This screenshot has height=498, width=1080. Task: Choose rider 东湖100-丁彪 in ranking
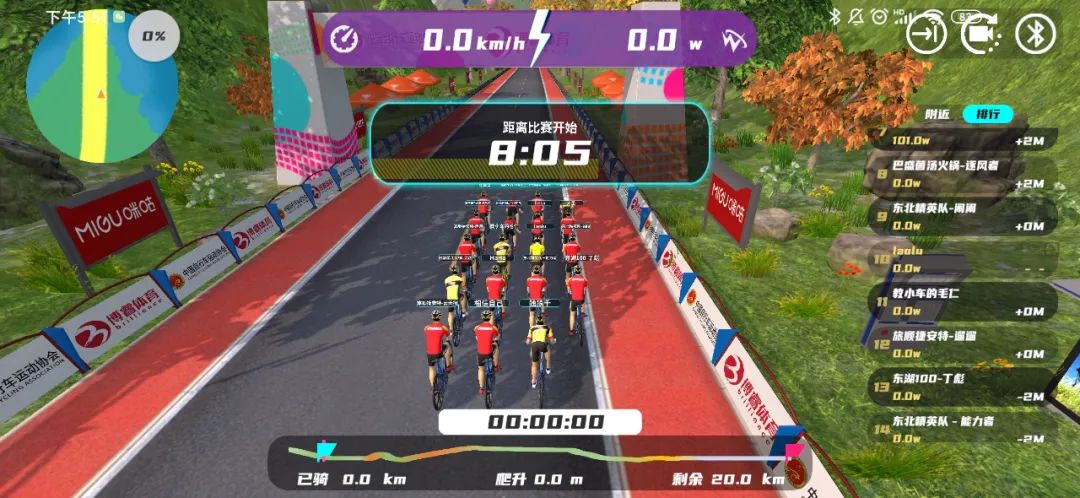(960, 387)
